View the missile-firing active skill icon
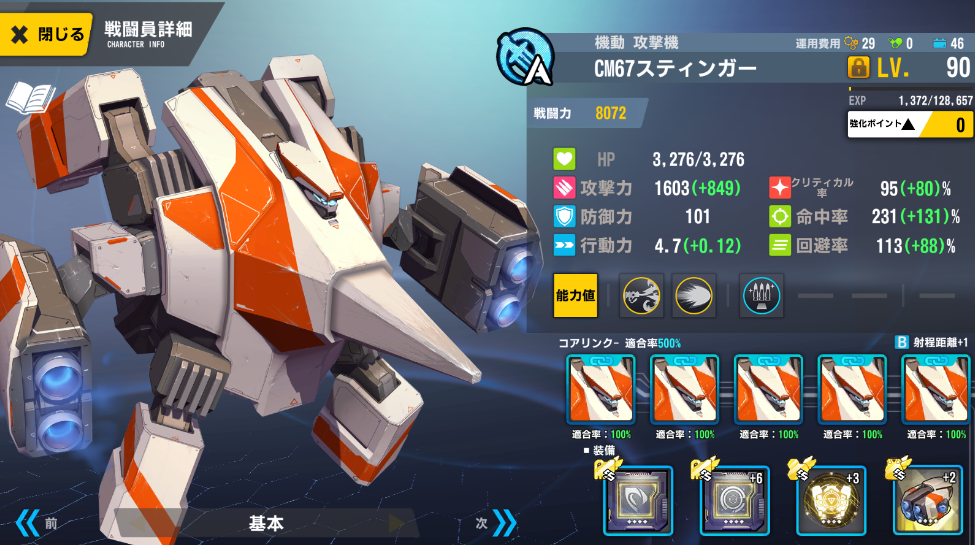Screen dimensions: 975x545 [641, 295]
